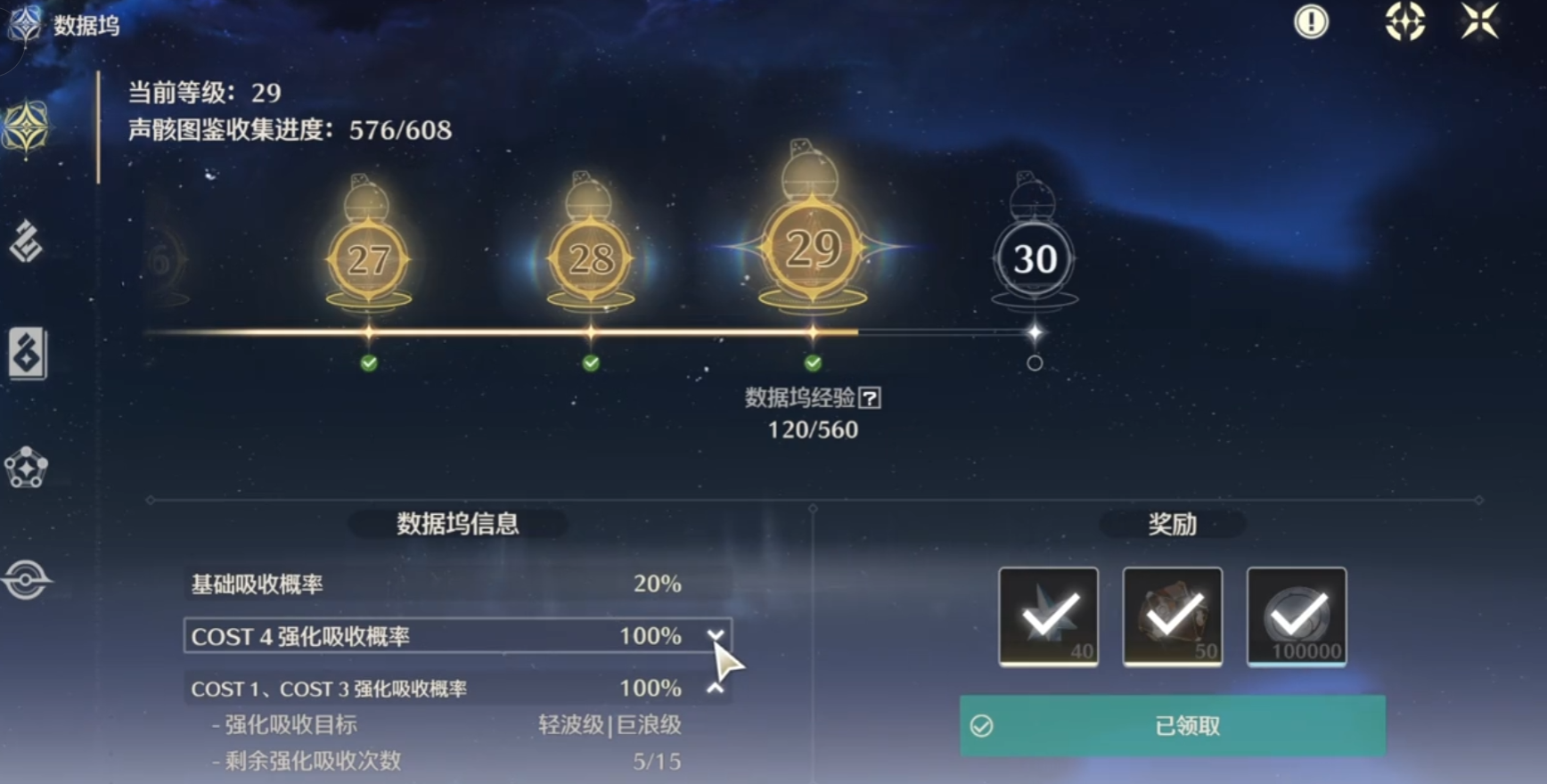Select the 100000 shell credit reward thumbnail

point(1297,617)
